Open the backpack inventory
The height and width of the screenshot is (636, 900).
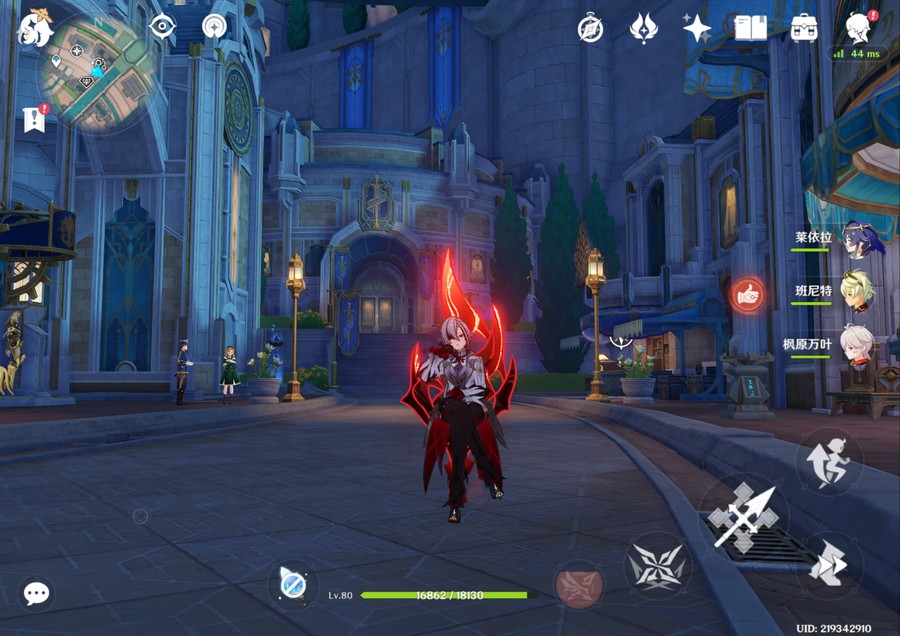(804, 28)
